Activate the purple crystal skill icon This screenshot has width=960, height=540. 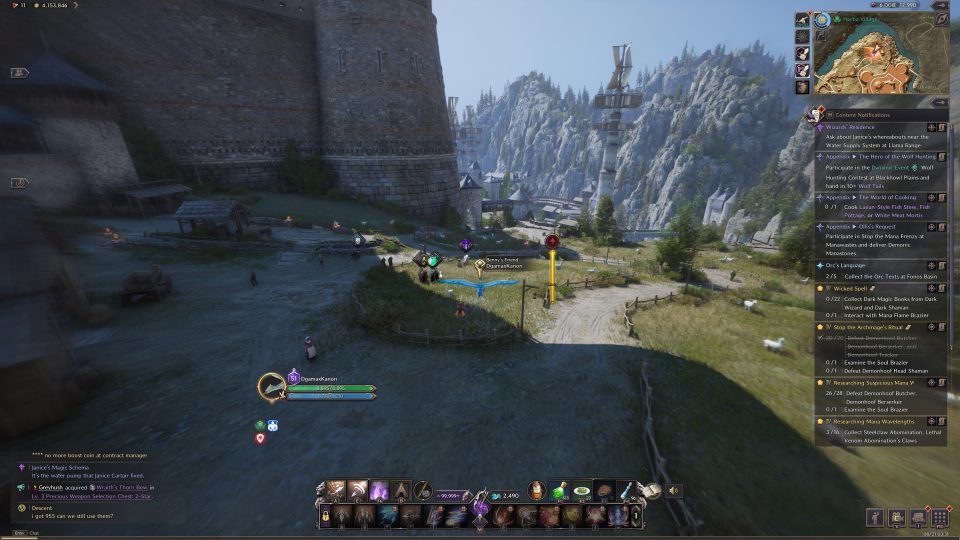(380, 490)
